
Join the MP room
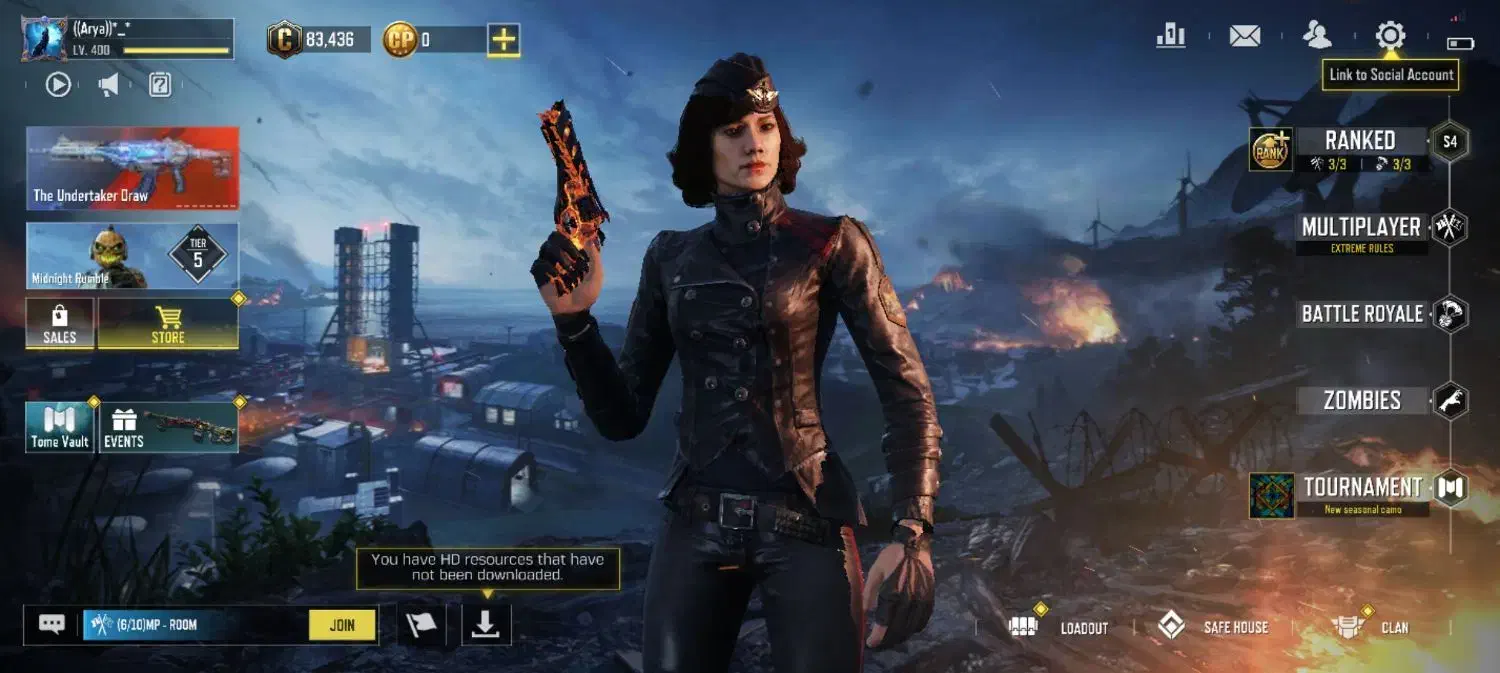click(x=342, y=625)
